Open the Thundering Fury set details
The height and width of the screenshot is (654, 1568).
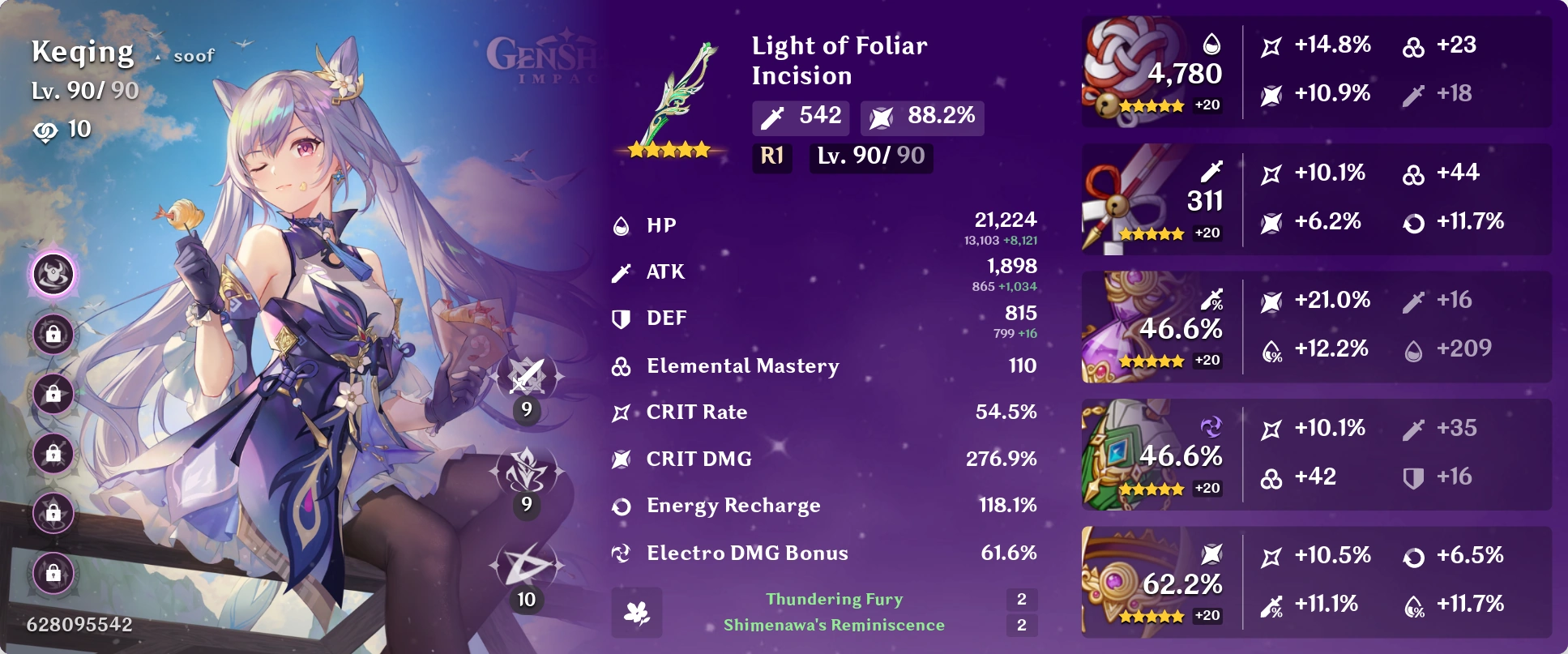click(x=834, y=599)
